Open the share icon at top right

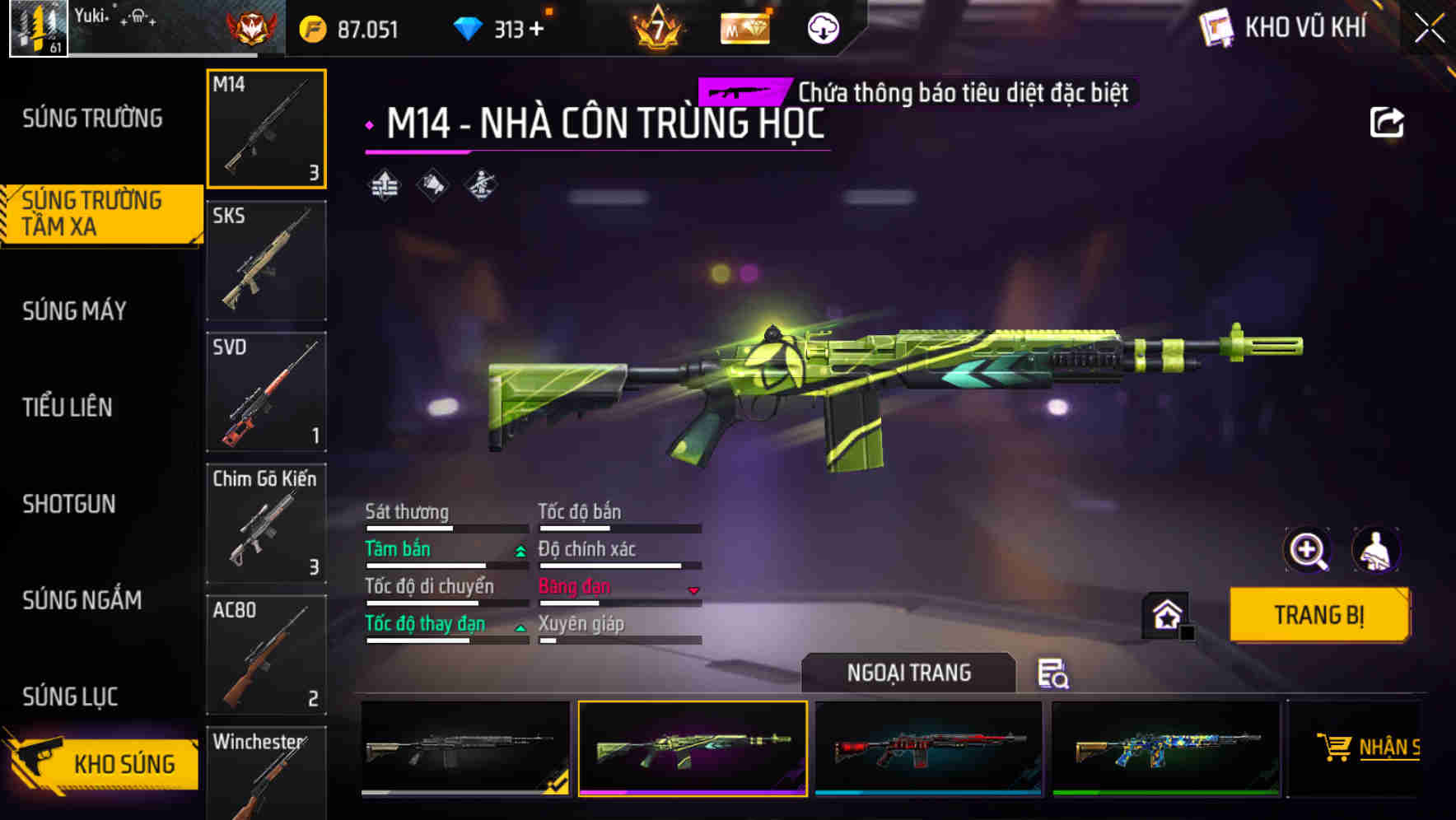[1388, 121]
